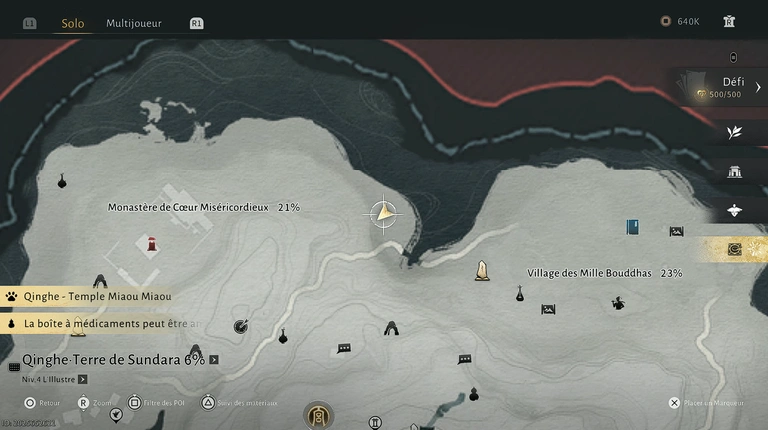Image resolution: width=768 pixels, height=430 pixels.
Task: Select the target marker on the map
Action: [240, 325]
